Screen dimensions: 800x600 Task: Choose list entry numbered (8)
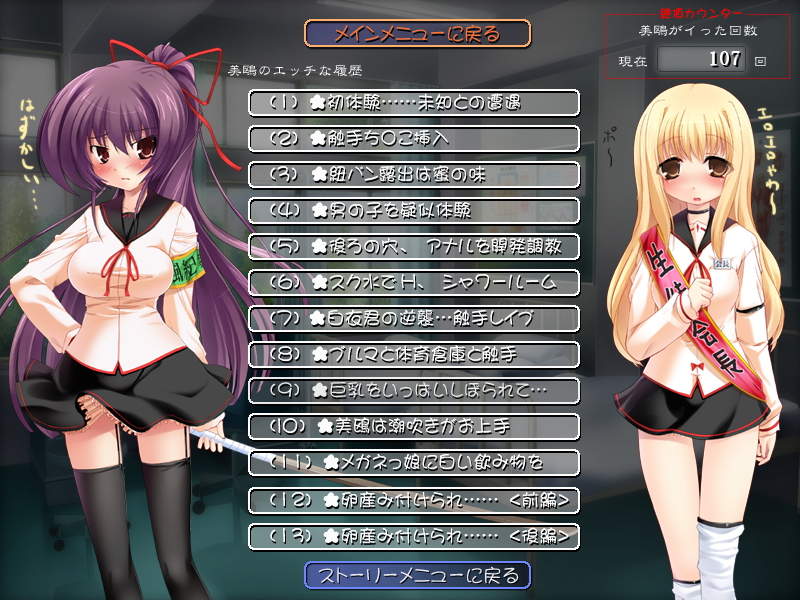point(413,355)
